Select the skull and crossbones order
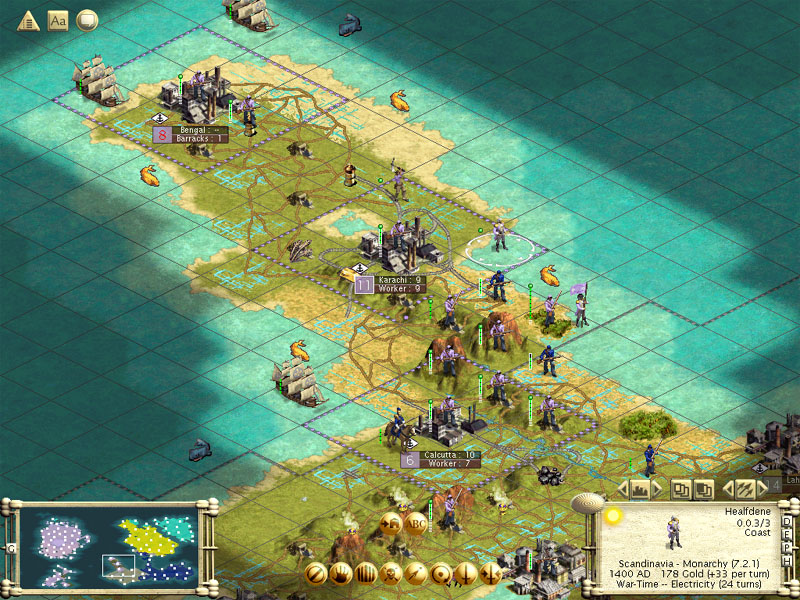 pos(391,574)
